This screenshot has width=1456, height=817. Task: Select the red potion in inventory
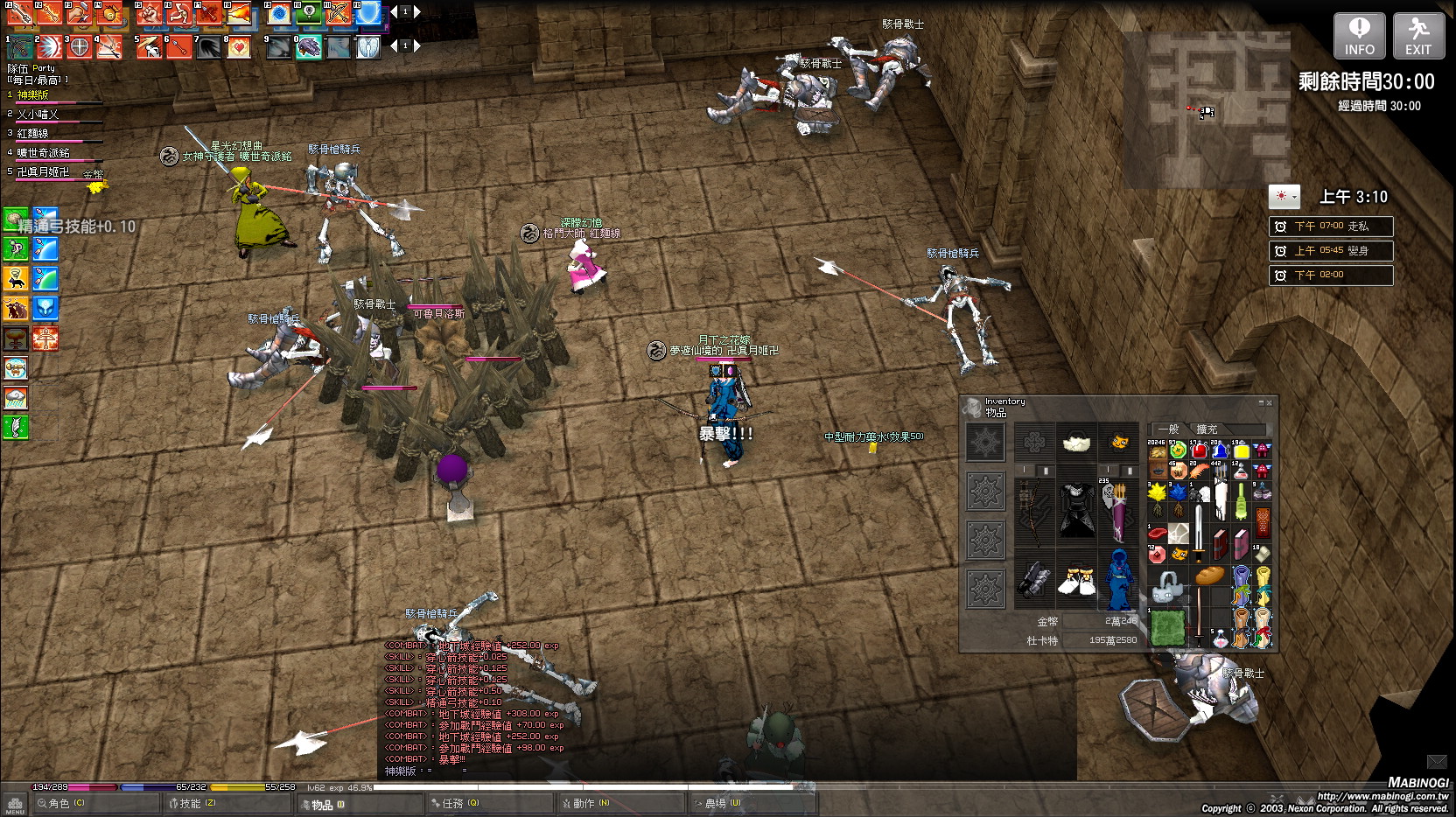pos(1199,450)
